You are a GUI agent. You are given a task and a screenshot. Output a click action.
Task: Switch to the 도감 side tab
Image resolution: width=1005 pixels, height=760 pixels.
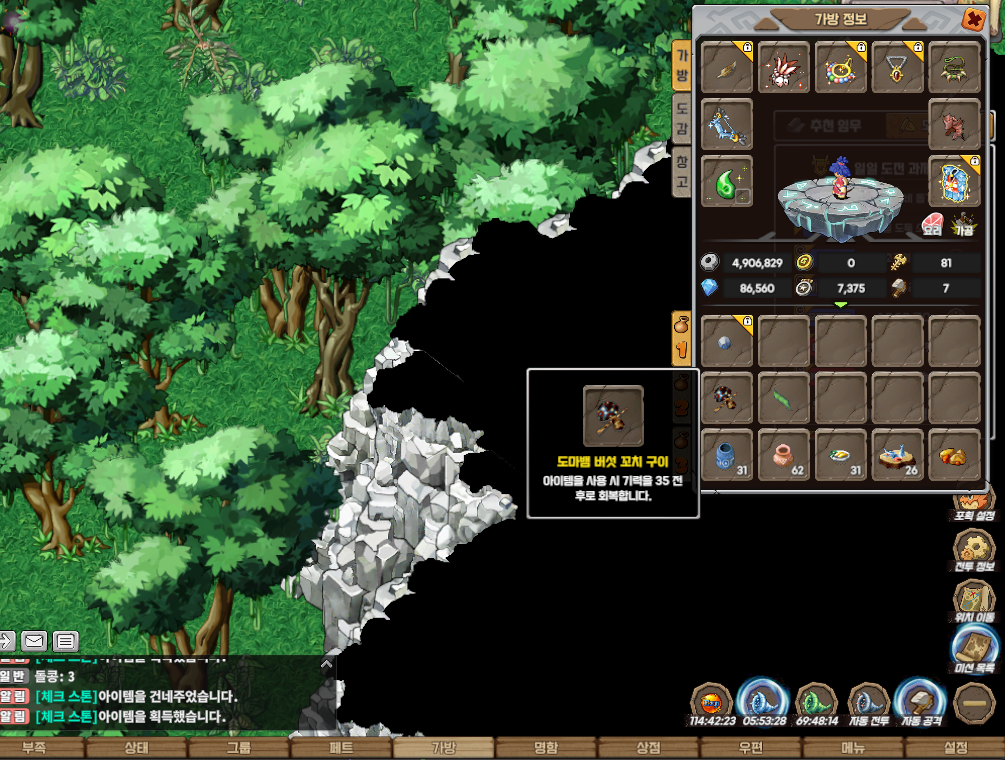(682, 117)
